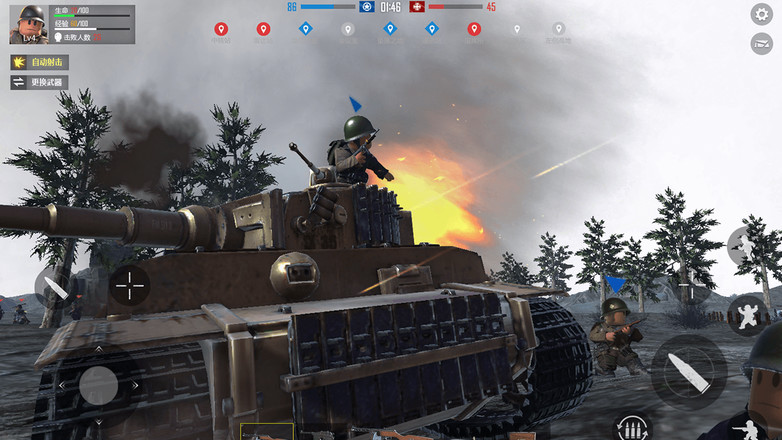Tap the running soldier stance button
The height and width of the screenshot is (440, 782).
click(746, 245)
